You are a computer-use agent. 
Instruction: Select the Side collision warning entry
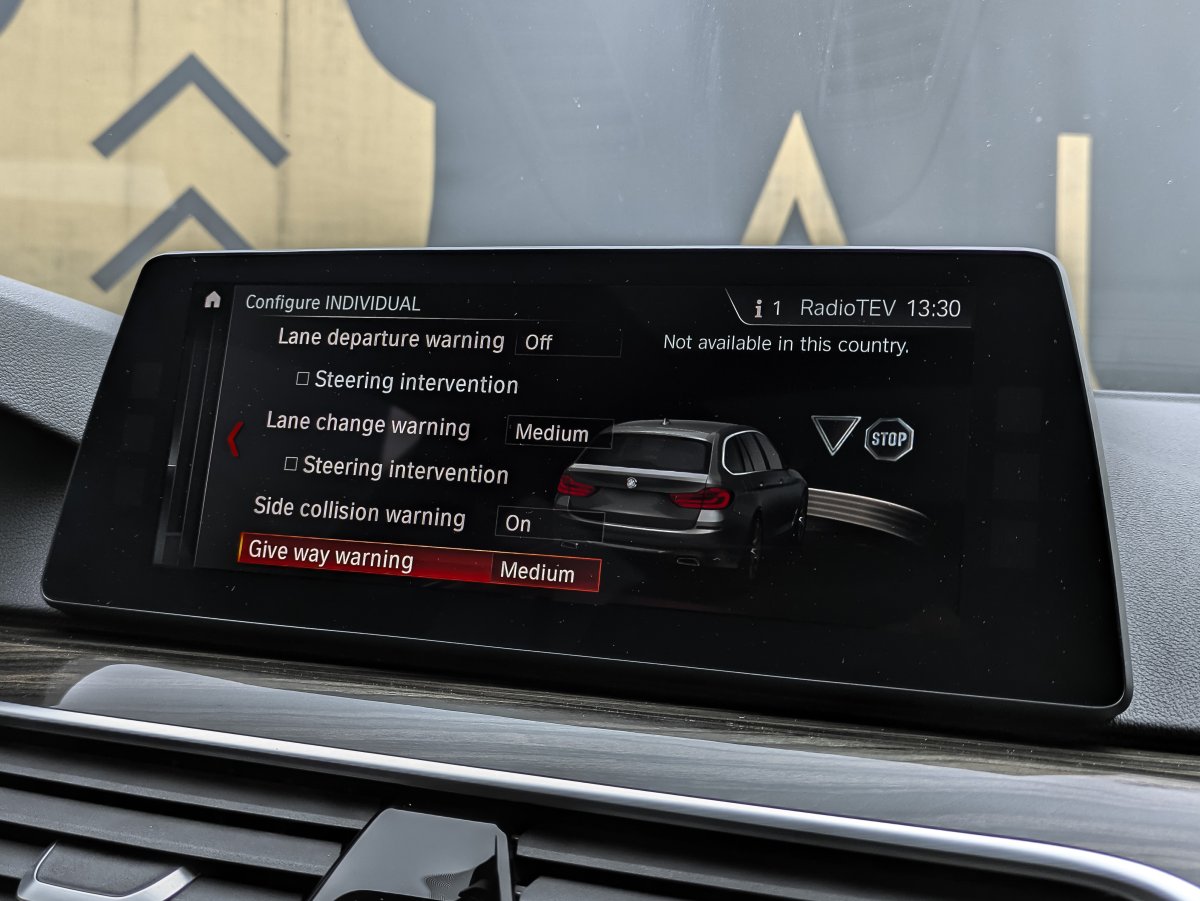359,513
